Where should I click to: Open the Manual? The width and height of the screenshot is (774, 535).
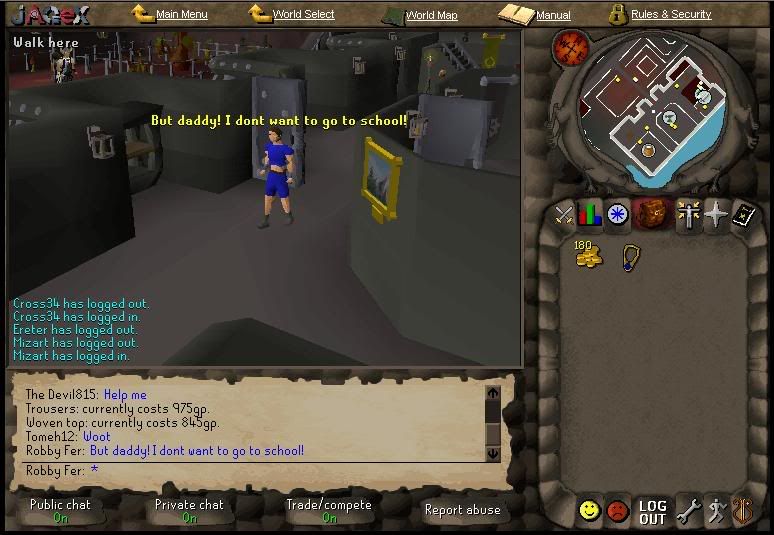click(552, 15)
